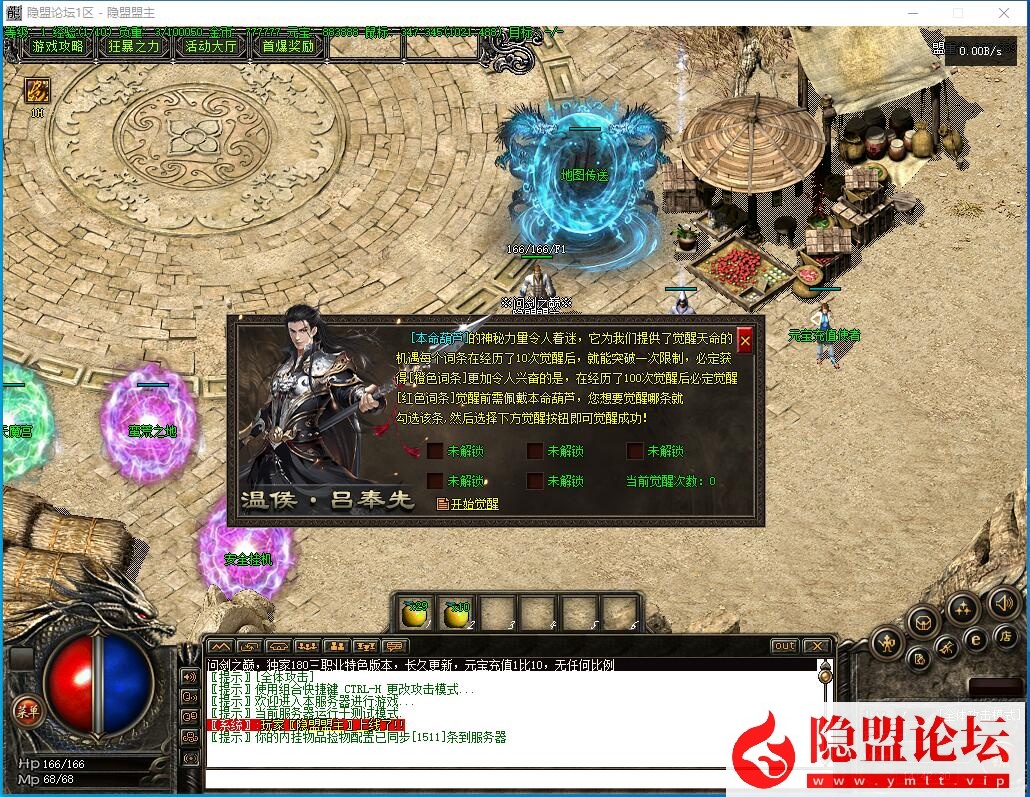Open the 首爆奖励 rewards menu
The height and width of the screenshot is (797, 1030).
tap(288, 46)
